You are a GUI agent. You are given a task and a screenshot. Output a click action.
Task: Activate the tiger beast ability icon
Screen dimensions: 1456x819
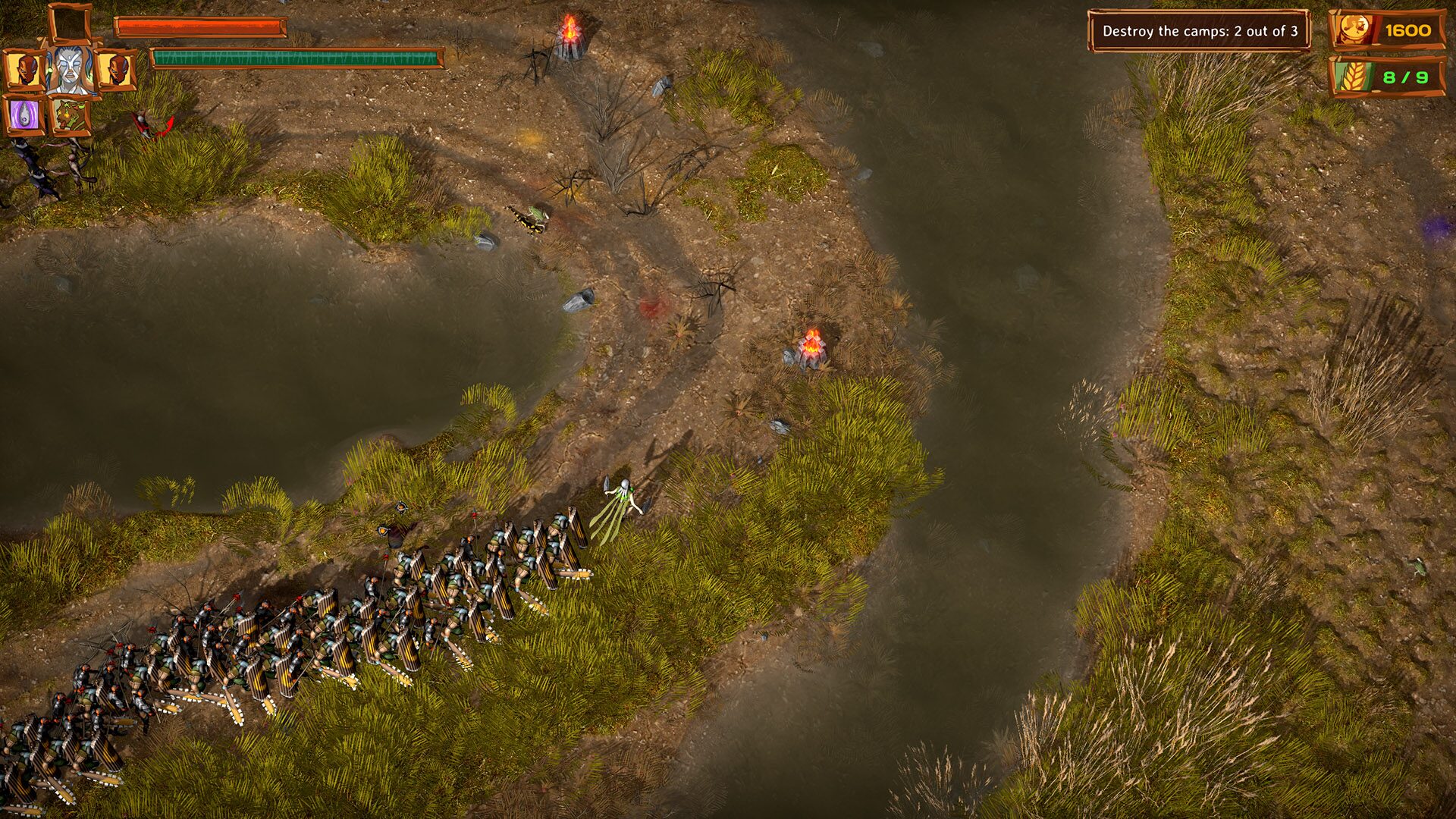(72, 116)
